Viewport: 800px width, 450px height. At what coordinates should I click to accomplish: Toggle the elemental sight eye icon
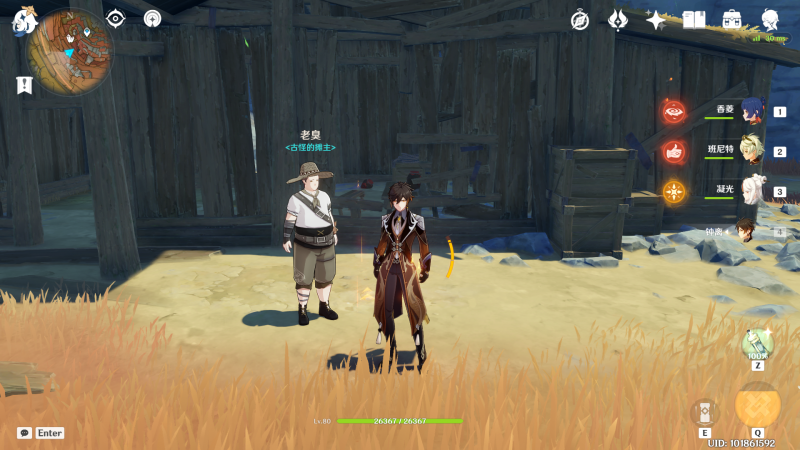(x=116, y=18)
